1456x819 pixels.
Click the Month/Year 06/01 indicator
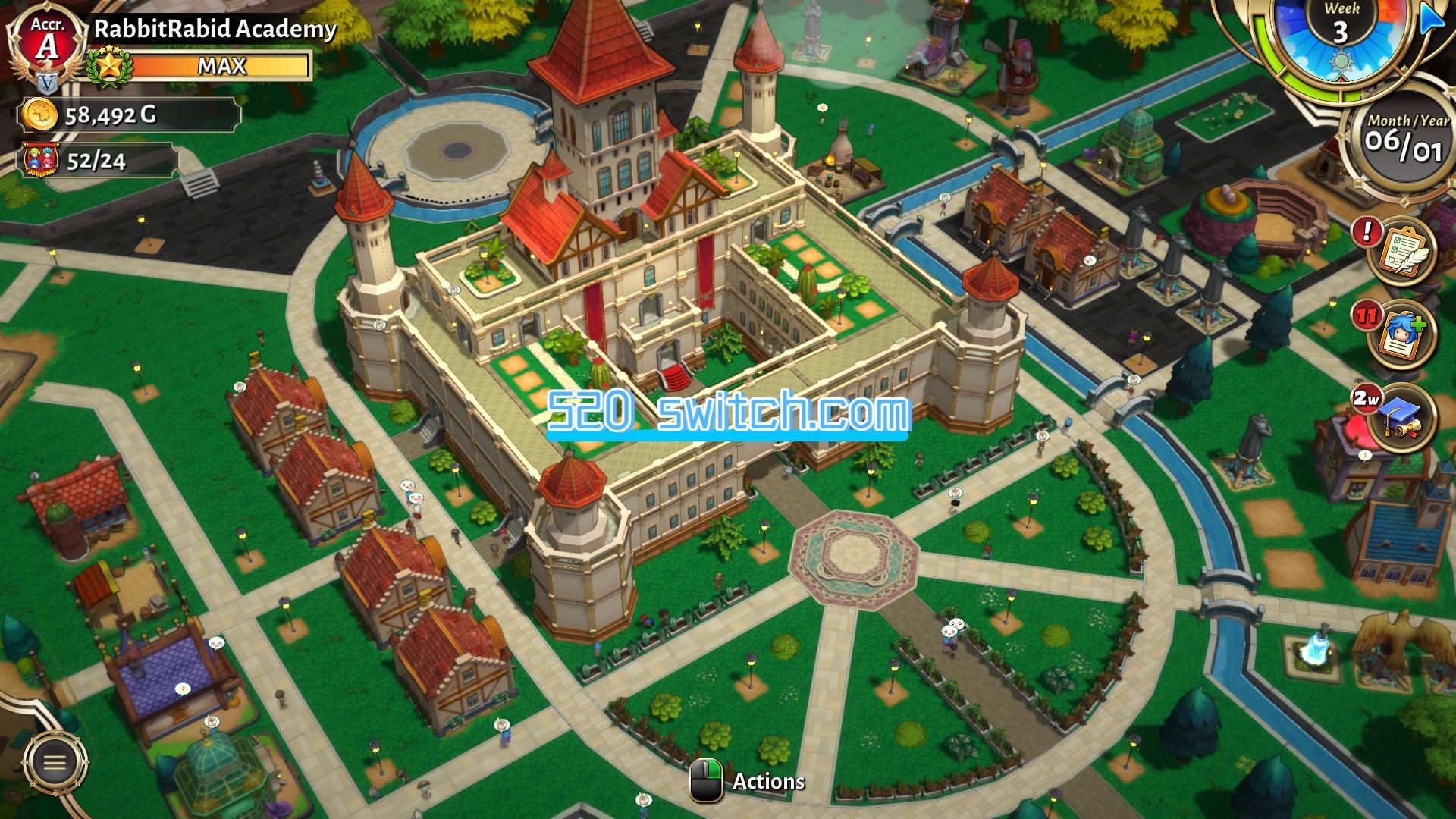point(1409,136)
